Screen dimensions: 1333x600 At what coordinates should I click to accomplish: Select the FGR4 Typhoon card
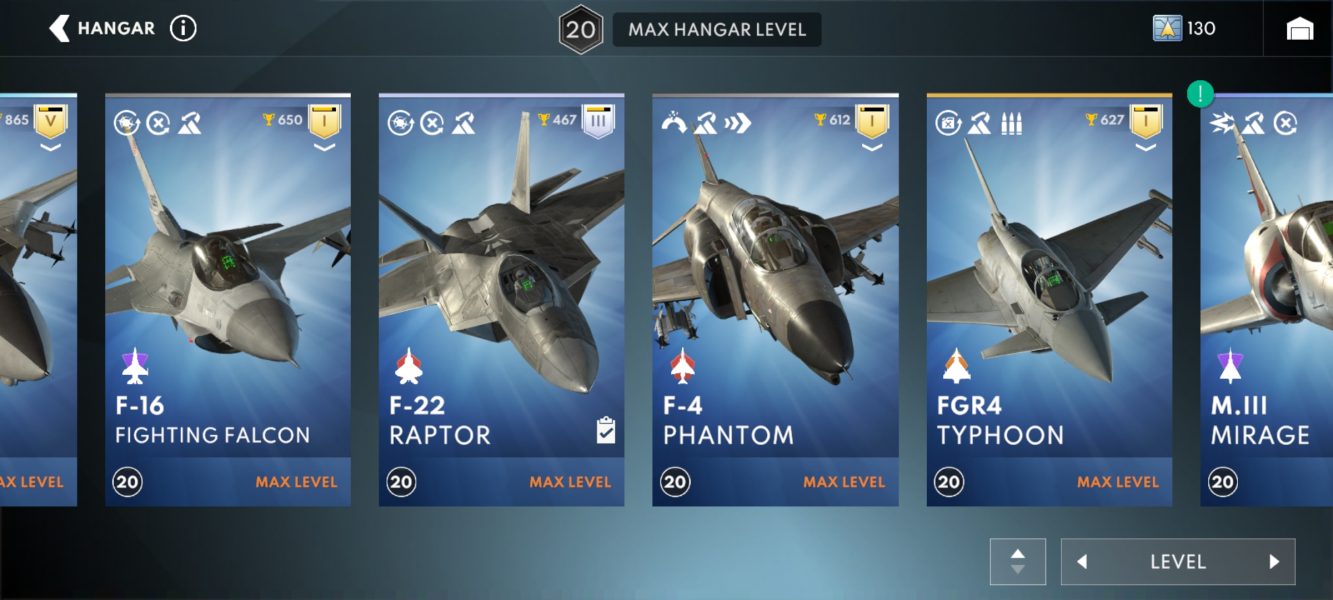tap(1049, 300)
